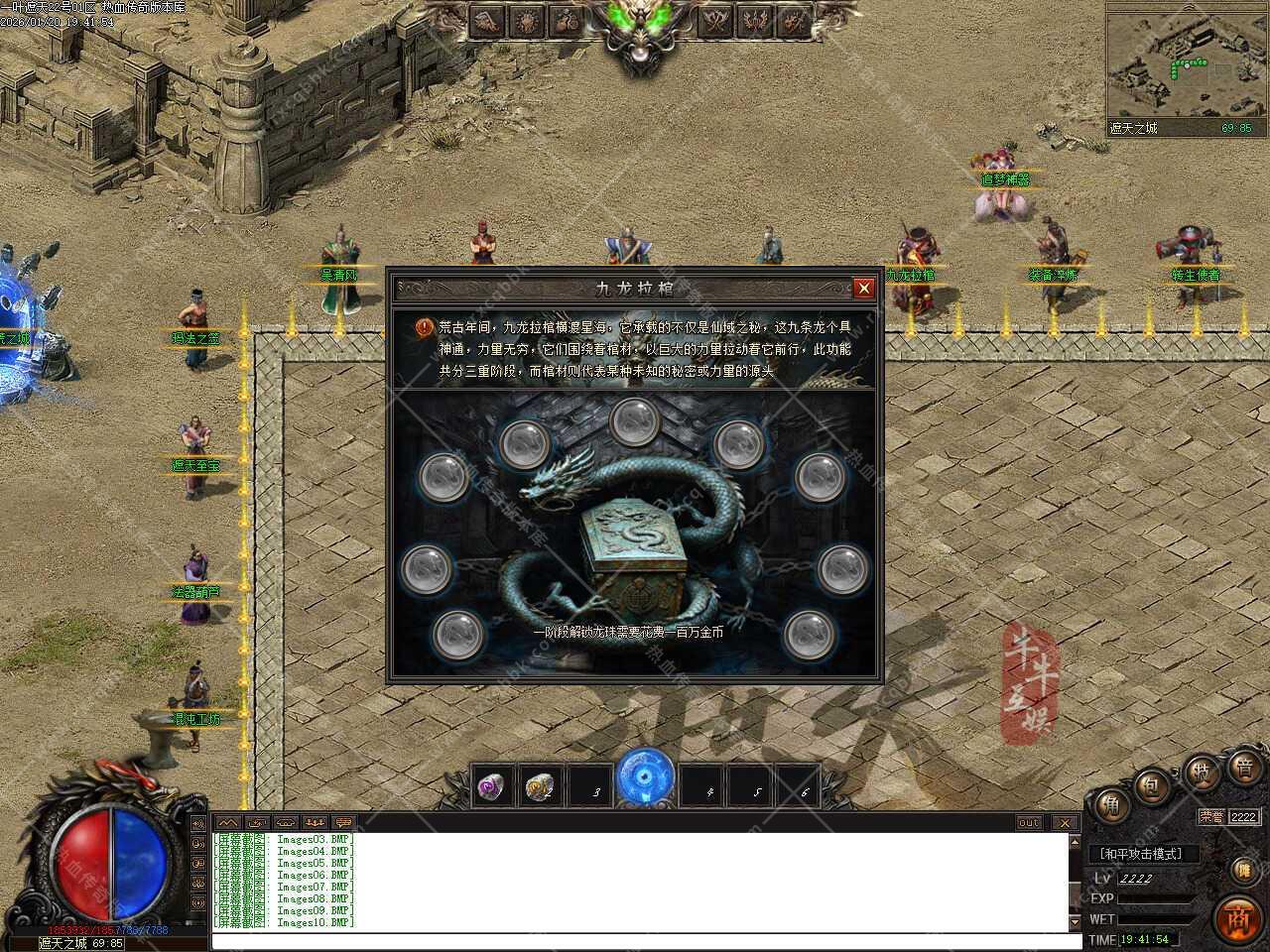Open the 商 shop button
Viewport: 1270px width, 952px height.
click(1237, 917)
